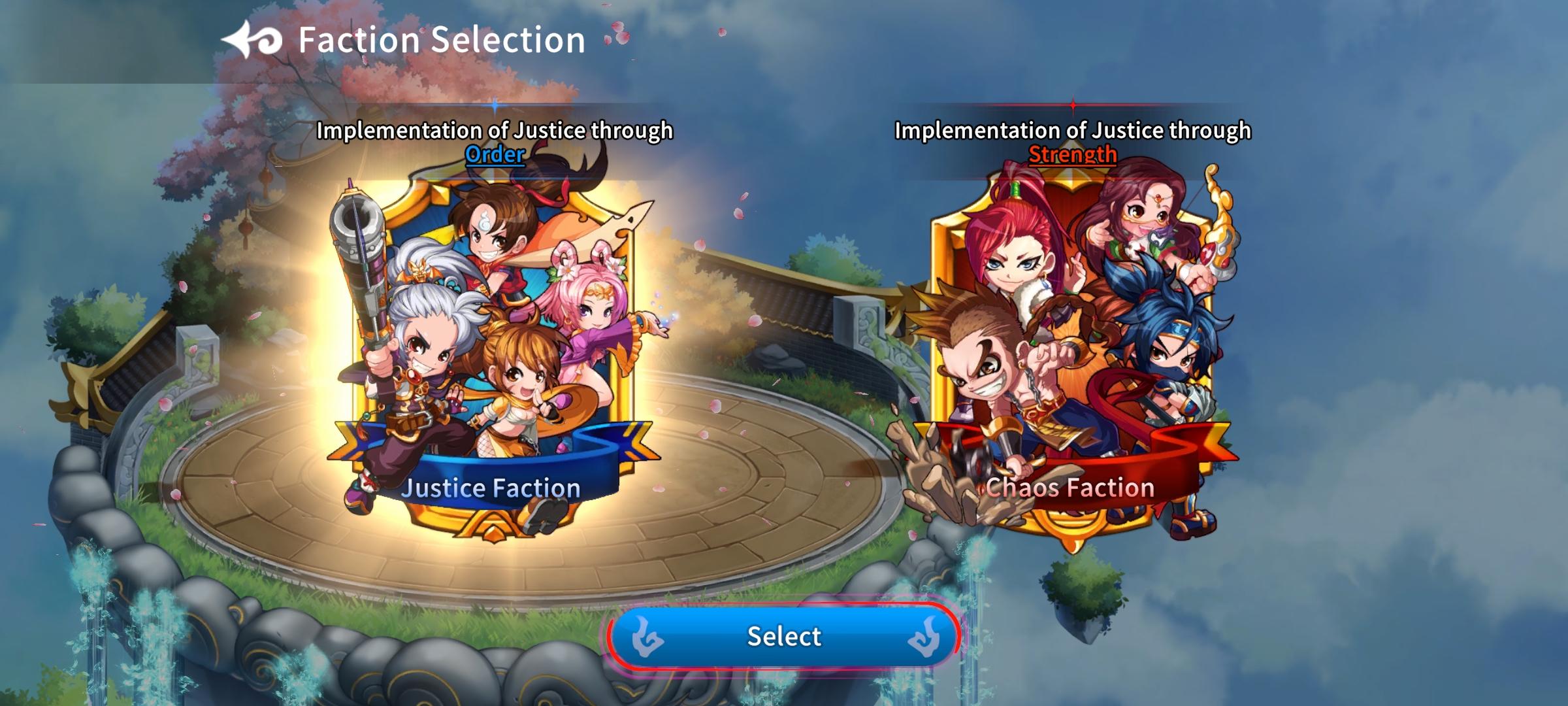Switch selection to the Strength side
The image size is (1568, 706).
pyautogui.click(x=1075, y=346)
